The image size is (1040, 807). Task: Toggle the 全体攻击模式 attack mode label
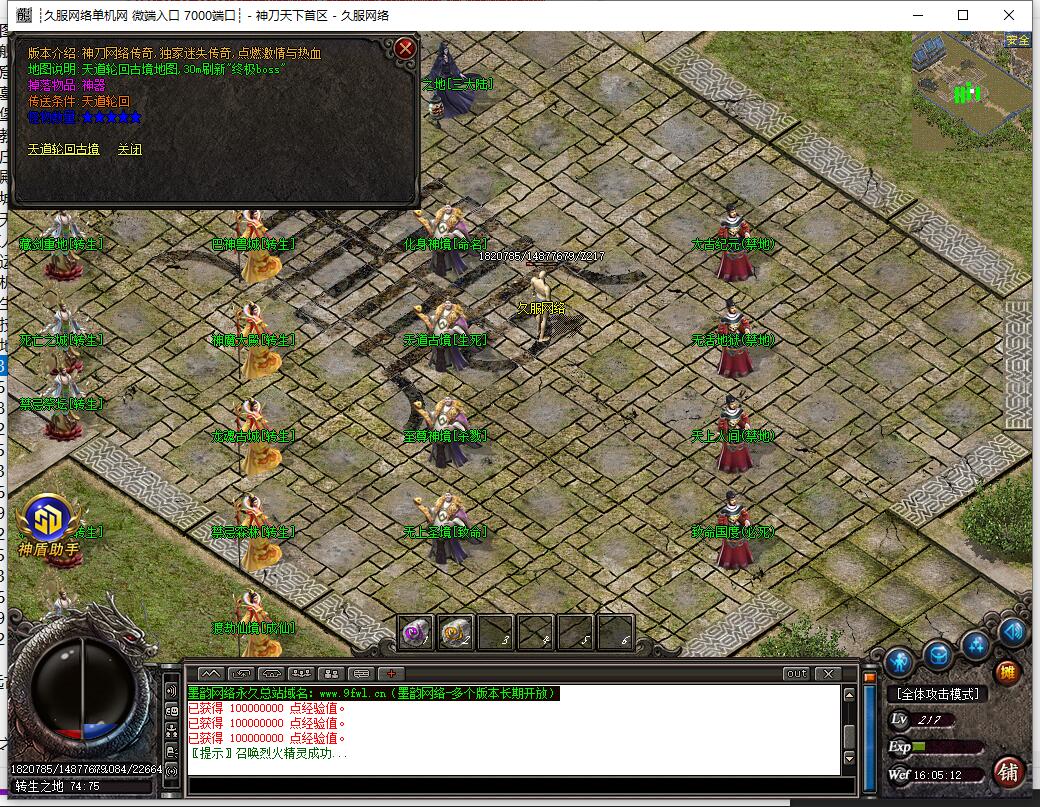coord(937,694)
